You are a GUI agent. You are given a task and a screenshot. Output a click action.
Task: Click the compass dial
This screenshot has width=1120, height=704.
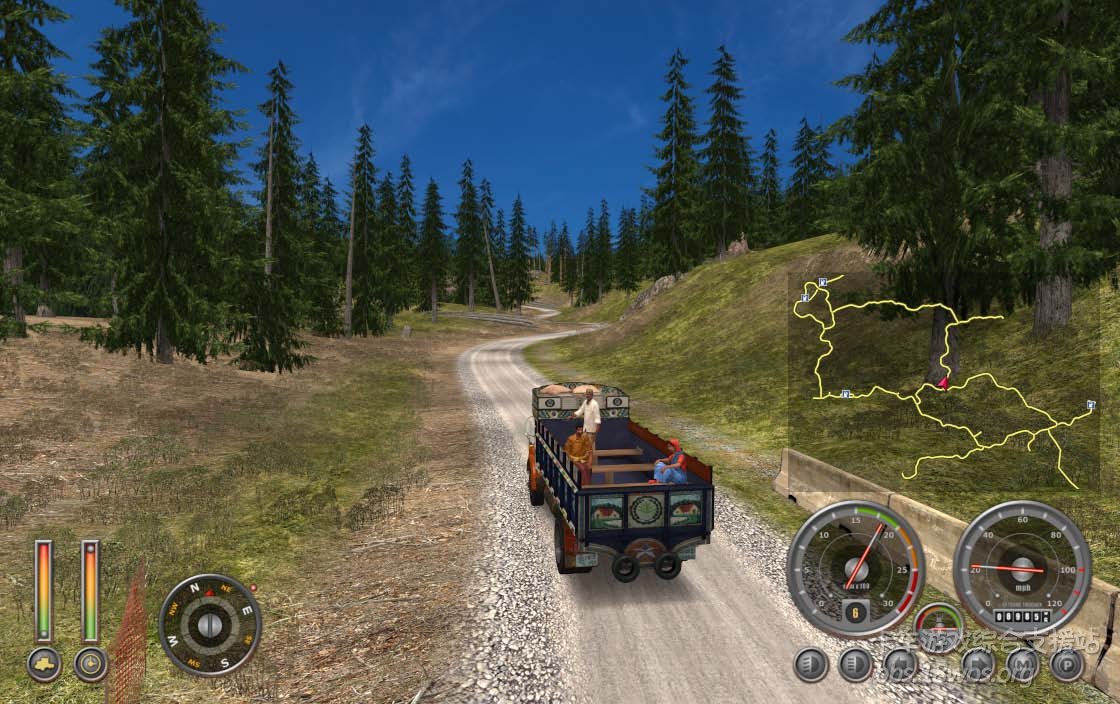tap(210, 625)
